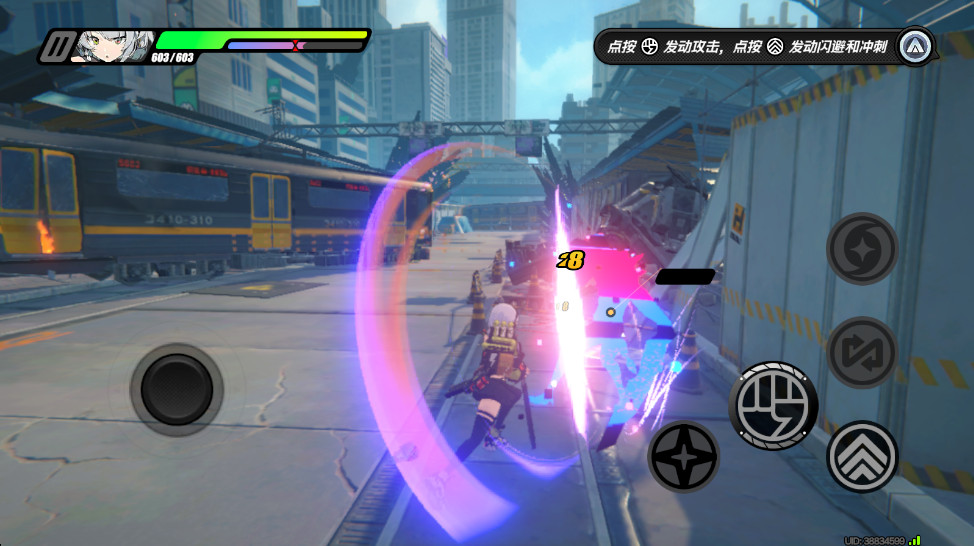Tap the fist basic attack button

773,406
